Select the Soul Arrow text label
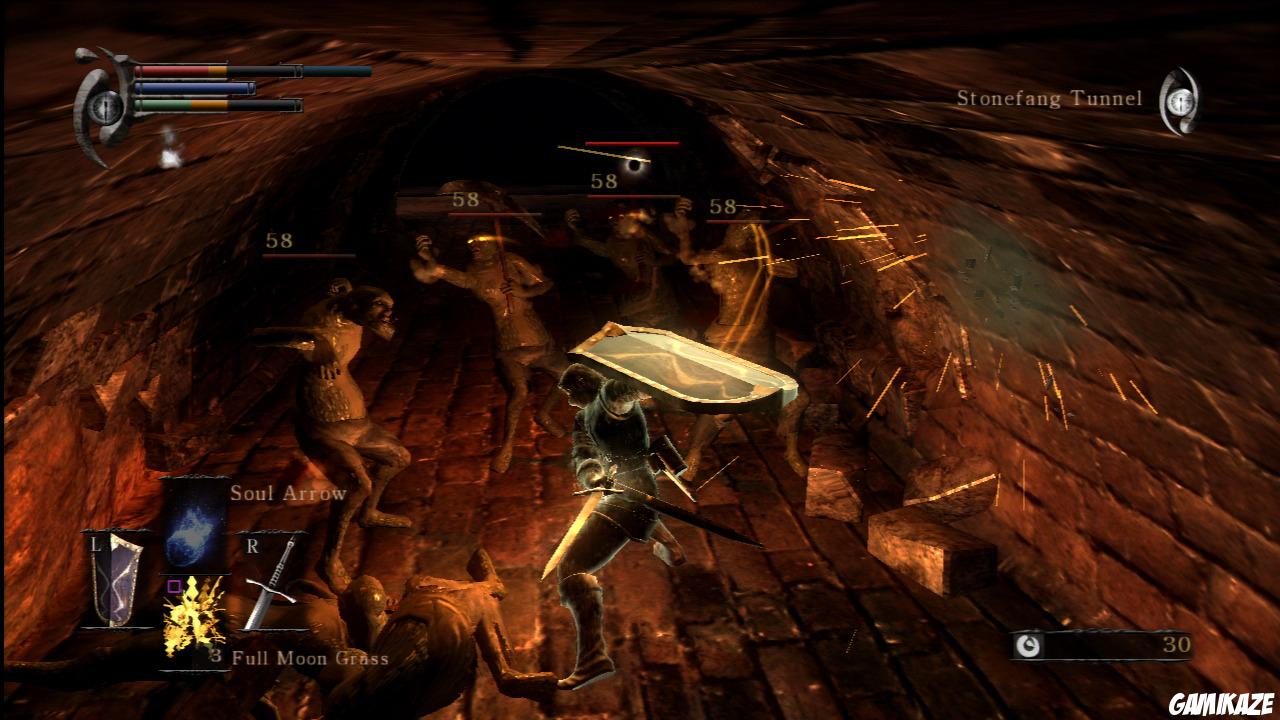Screen dimensions: 1280x720 pyautogui.click(x=288, y=493)
